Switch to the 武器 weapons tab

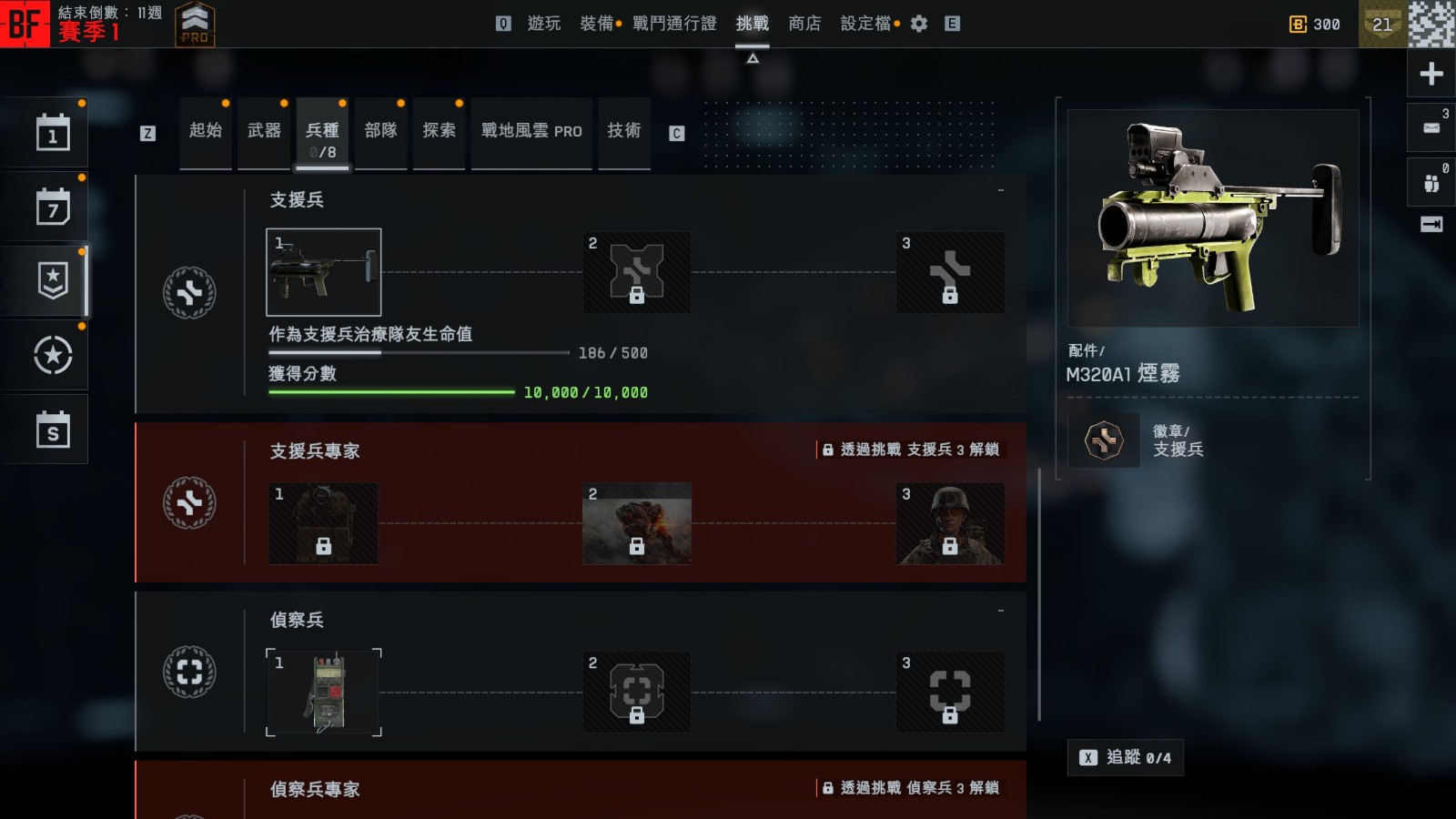[264, 131]
